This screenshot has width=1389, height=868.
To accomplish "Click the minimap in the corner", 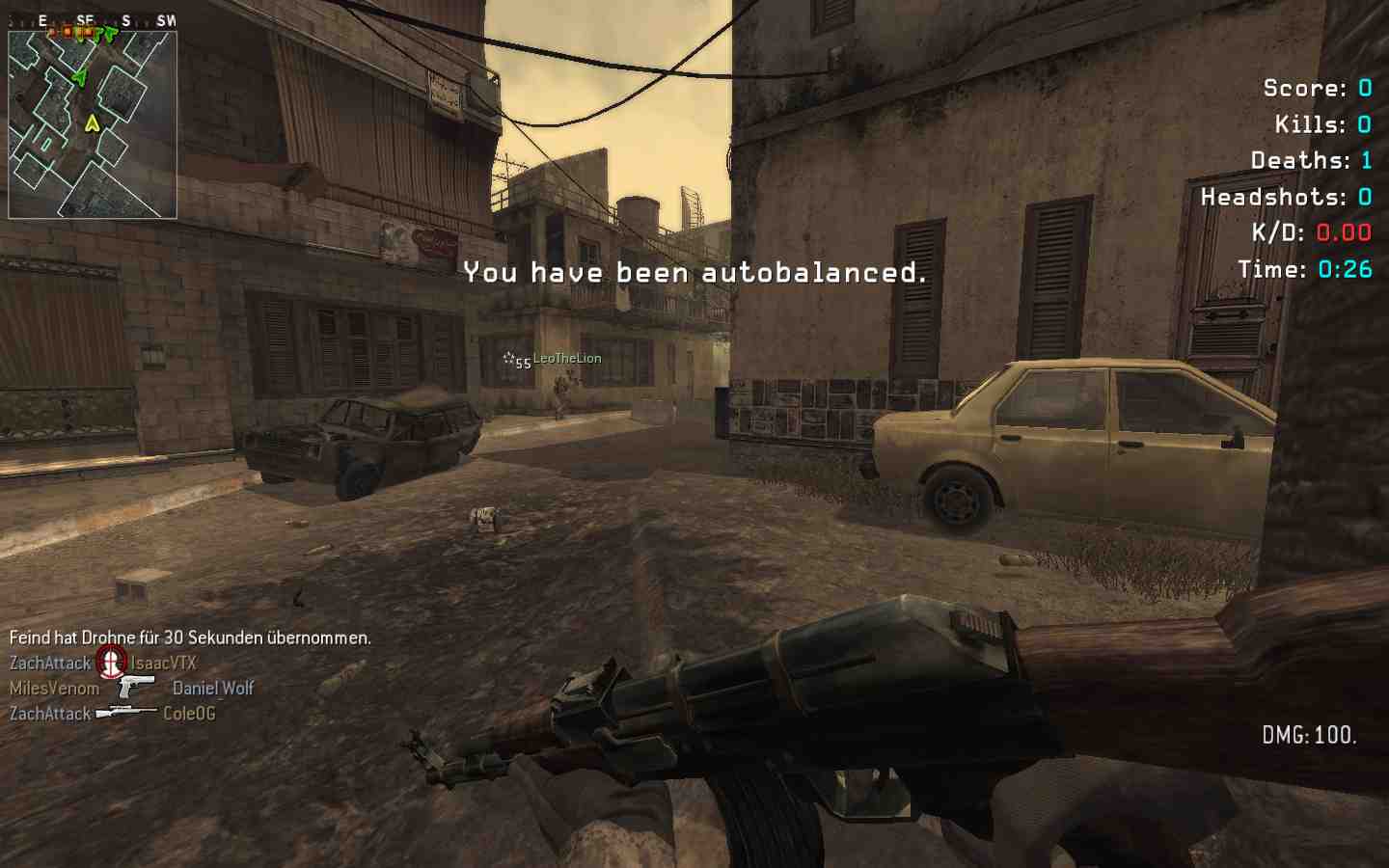I will [93, 123].
